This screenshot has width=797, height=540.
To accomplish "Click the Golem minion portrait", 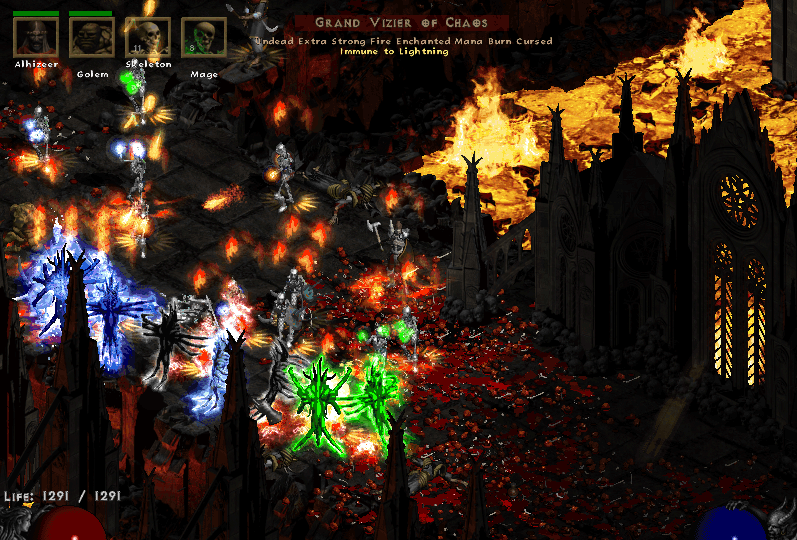I will tap(91, 37).
